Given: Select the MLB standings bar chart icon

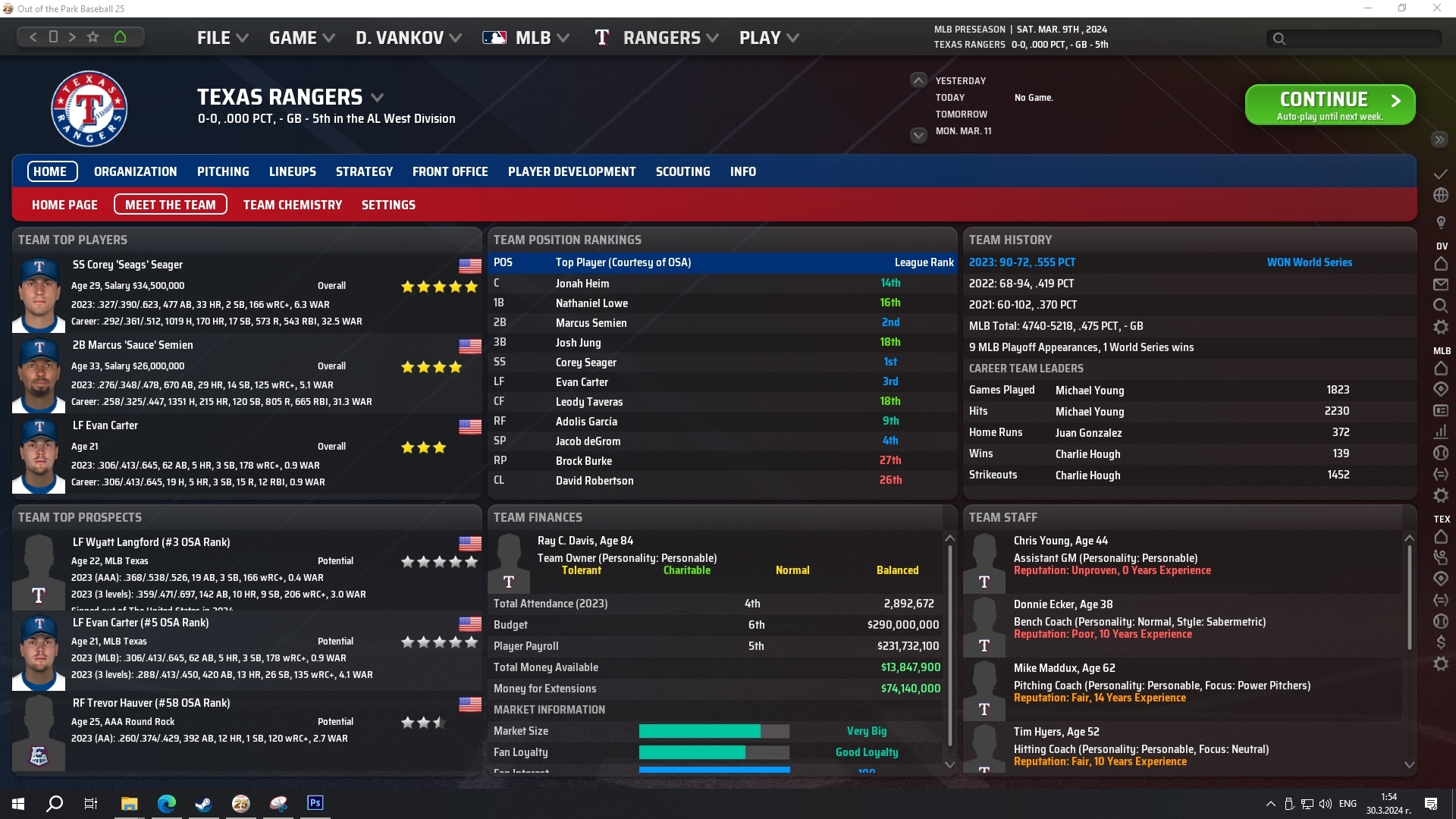Looking at the screenshot, I should [1441, 431].
